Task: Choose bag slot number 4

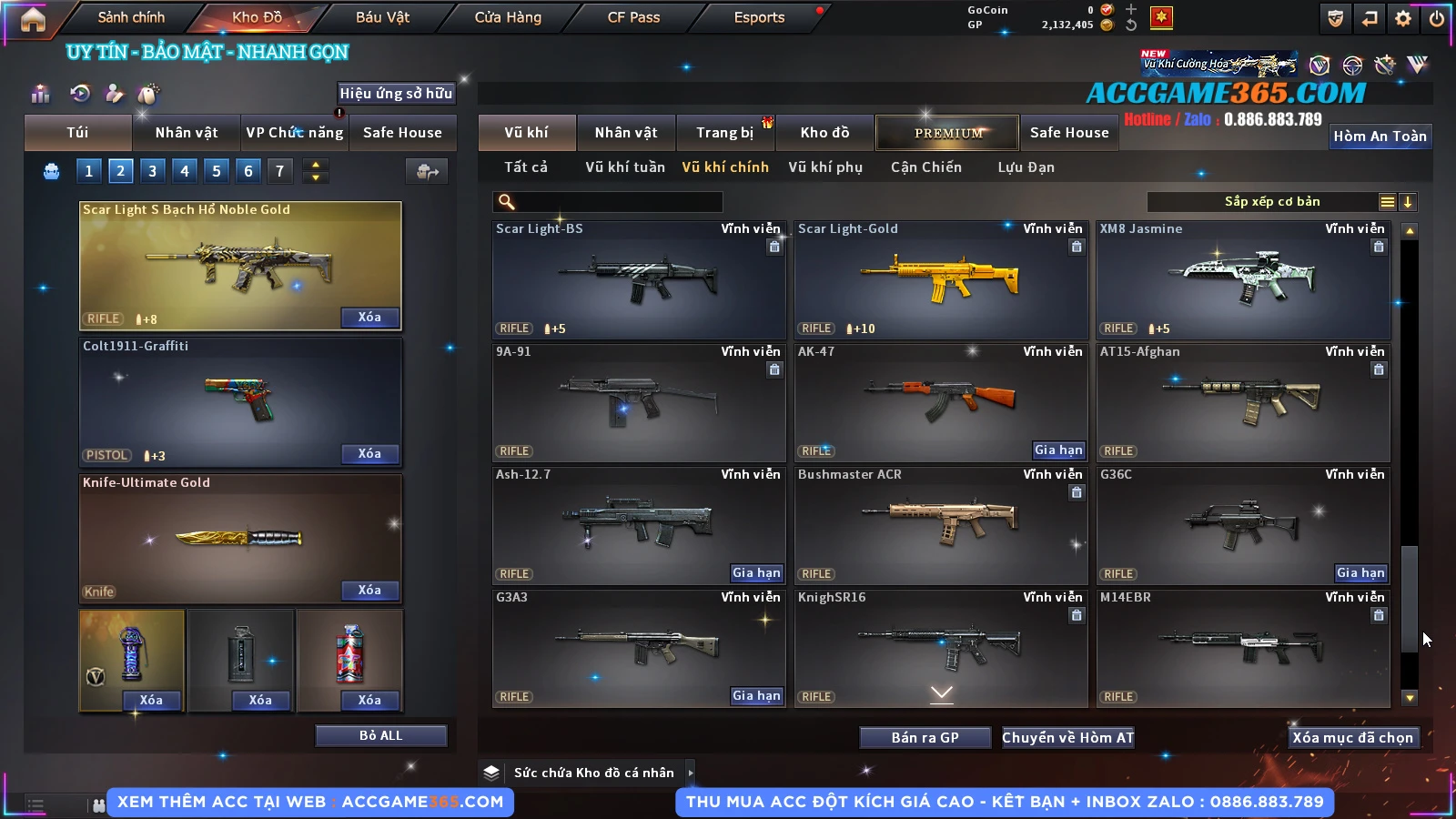Action: click(x=185, y=170)
